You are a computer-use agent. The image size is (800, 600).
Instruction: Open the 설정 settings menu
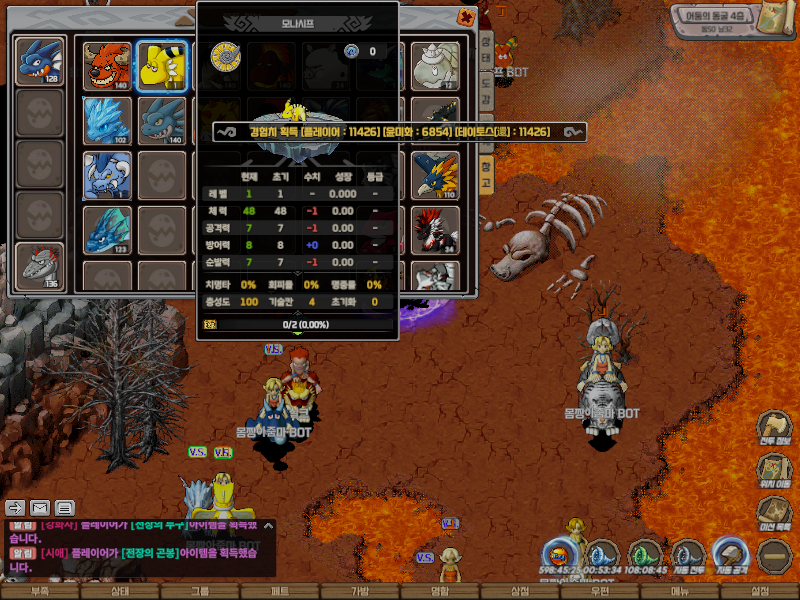(760, 592)
